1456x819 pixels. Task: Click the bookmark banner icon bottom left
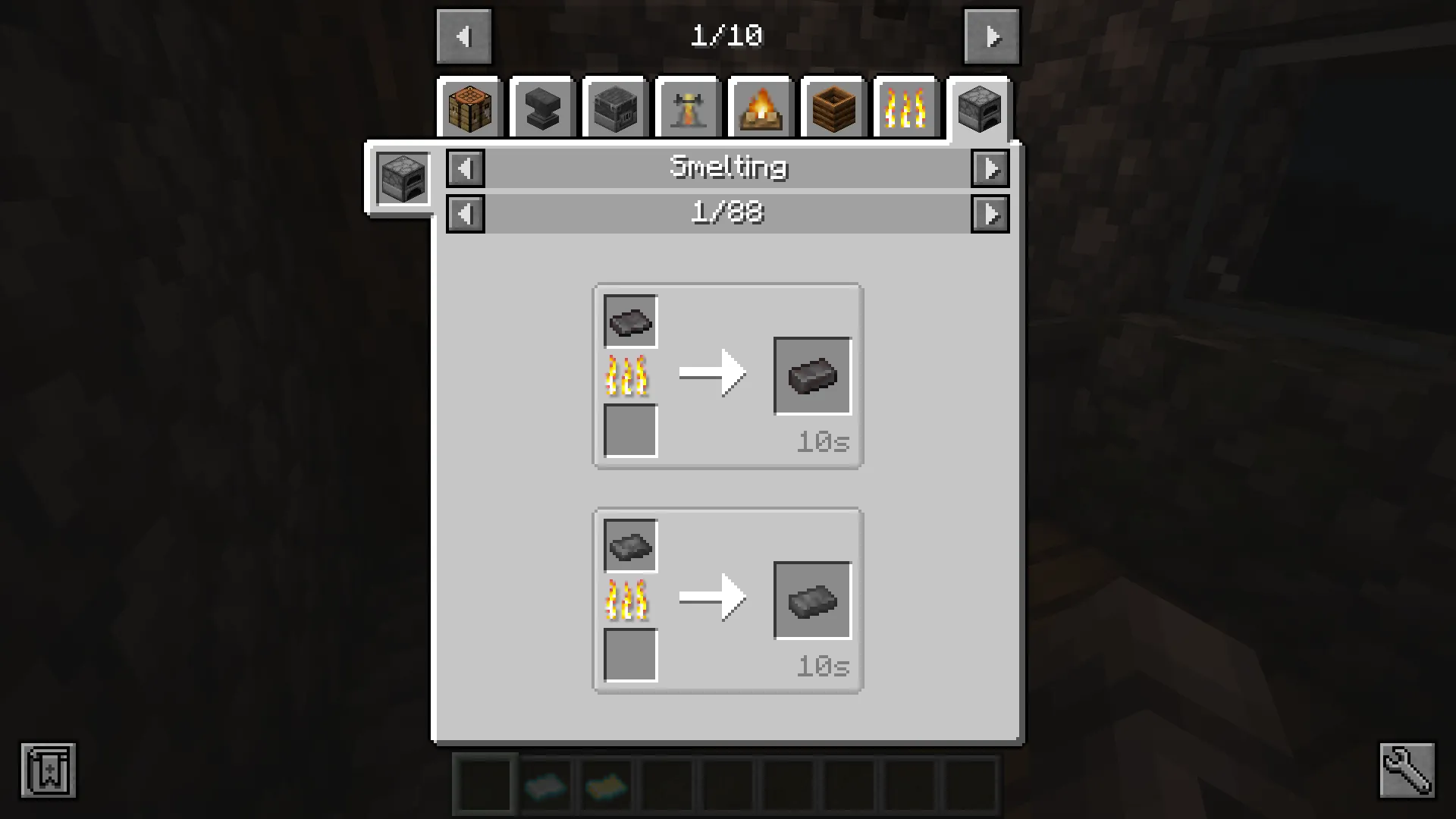[x=49, y=770]
